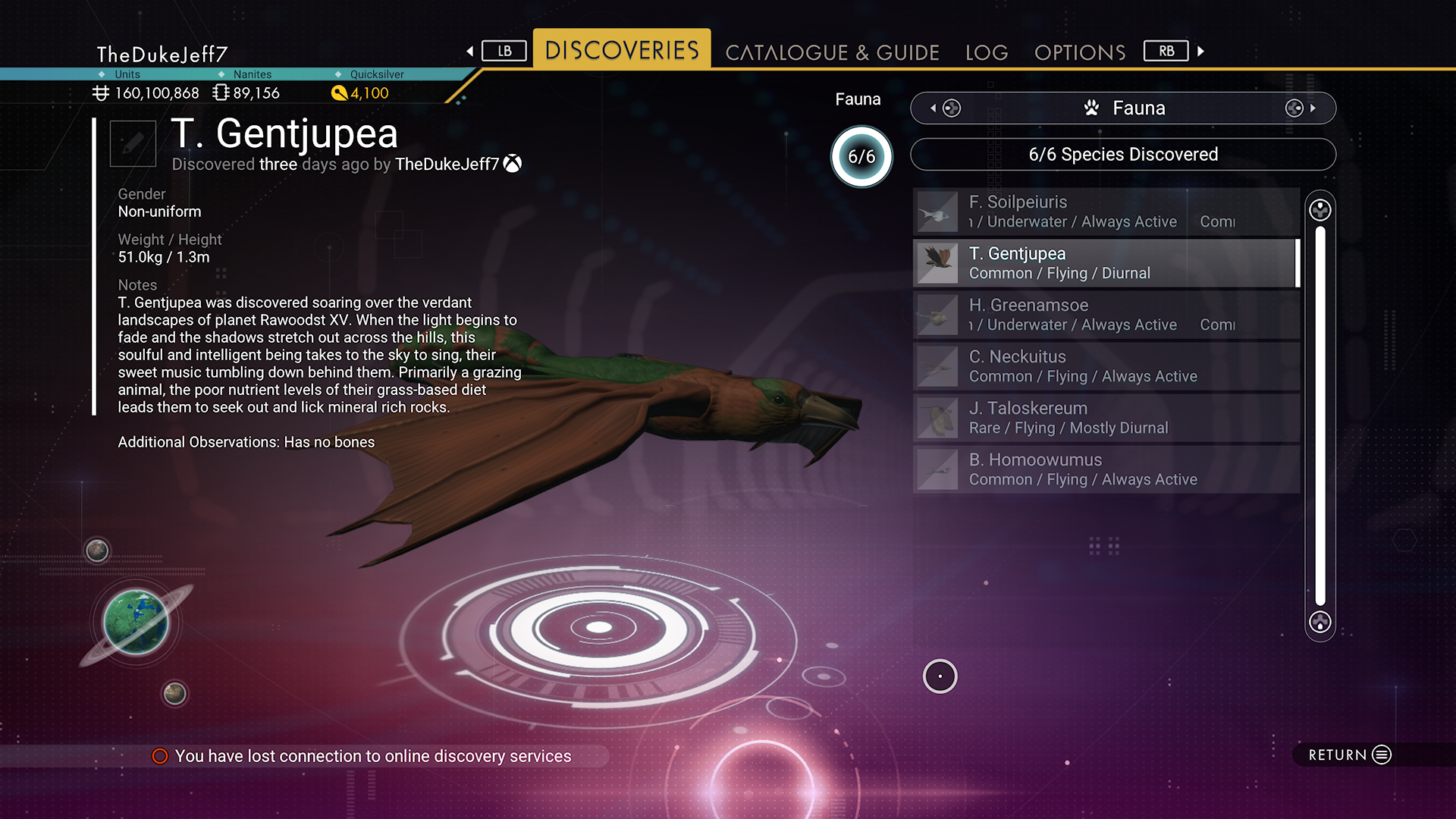Click the species list scrollbar
The height and width of the screenshot is (819, 1456).
click(1320, 416)
